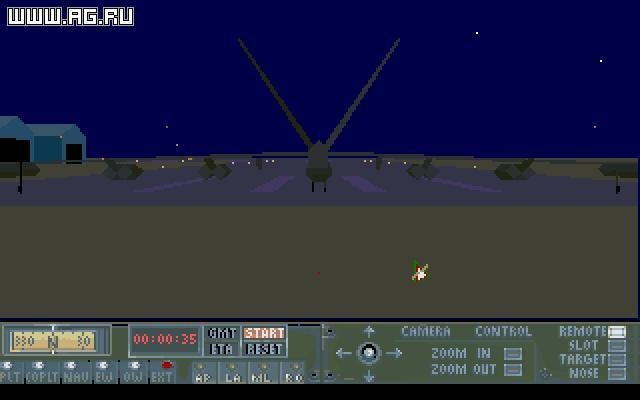The height and width of the screenshot is (400, 640).
Task: Reset the mission clock with RESET
Action: tap(264, 349)
